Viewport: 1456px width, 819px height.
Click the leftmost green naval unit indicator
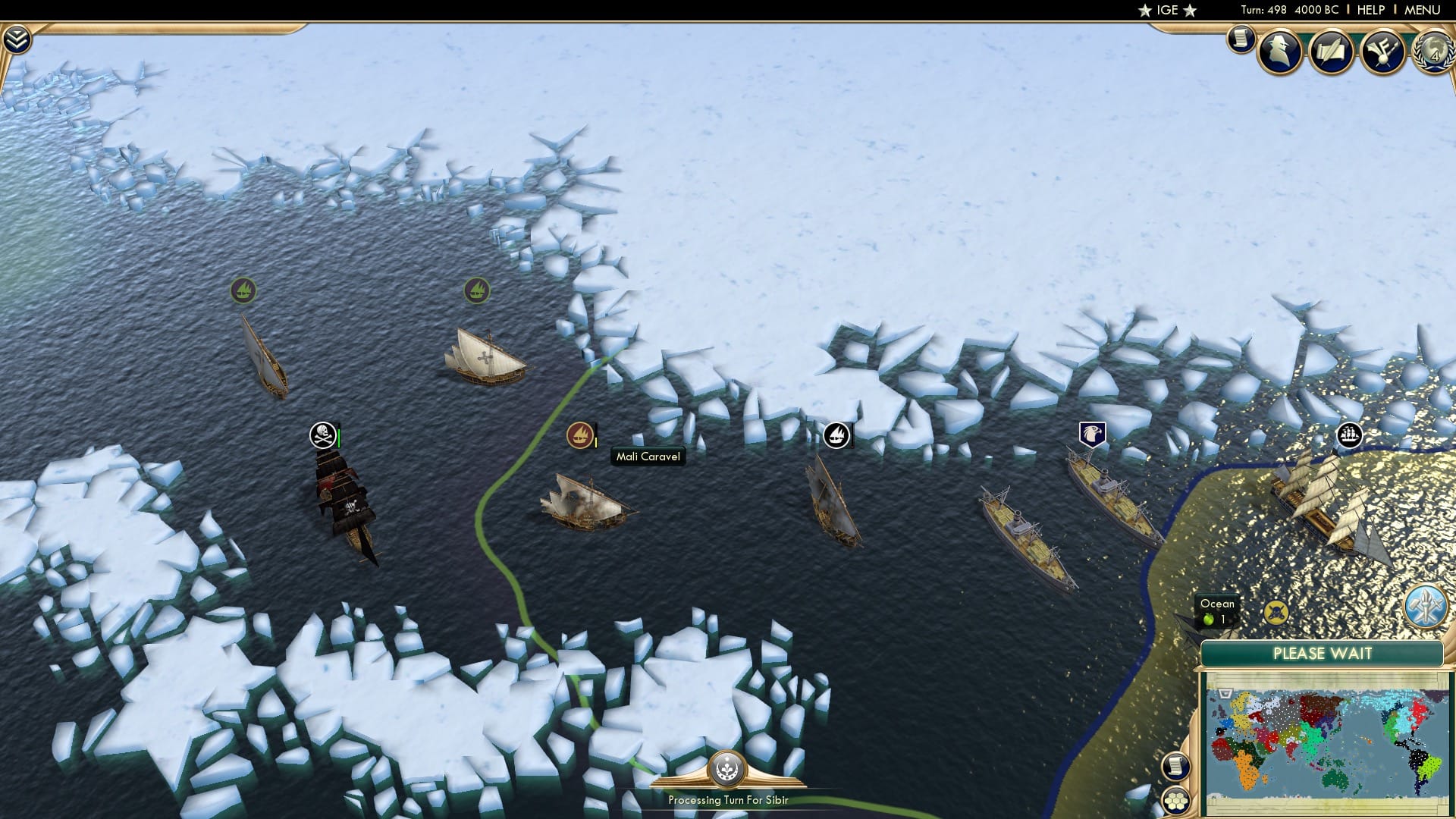point(243,289)
